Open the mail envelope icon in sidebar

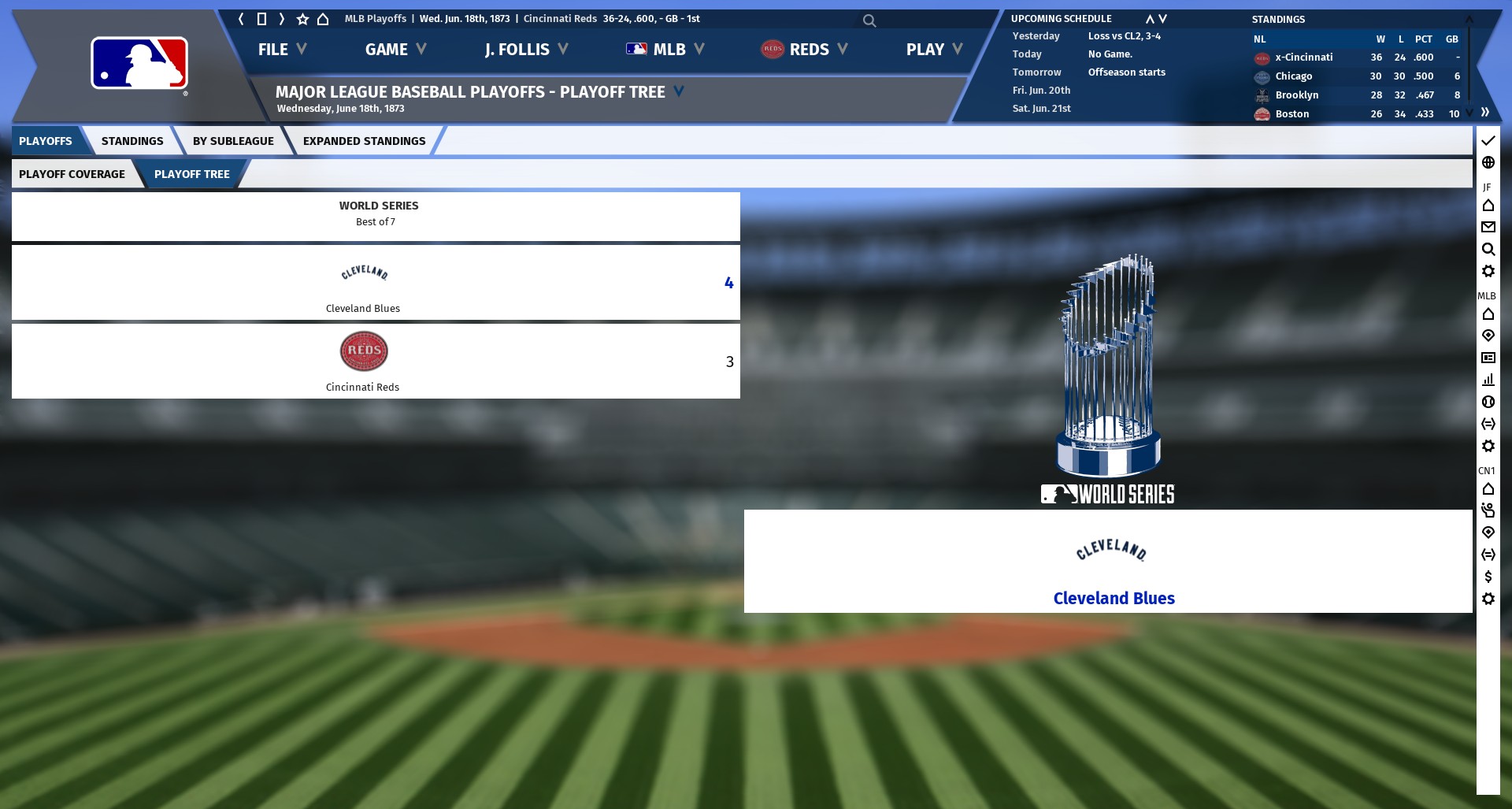click(x=1488, y=227)
